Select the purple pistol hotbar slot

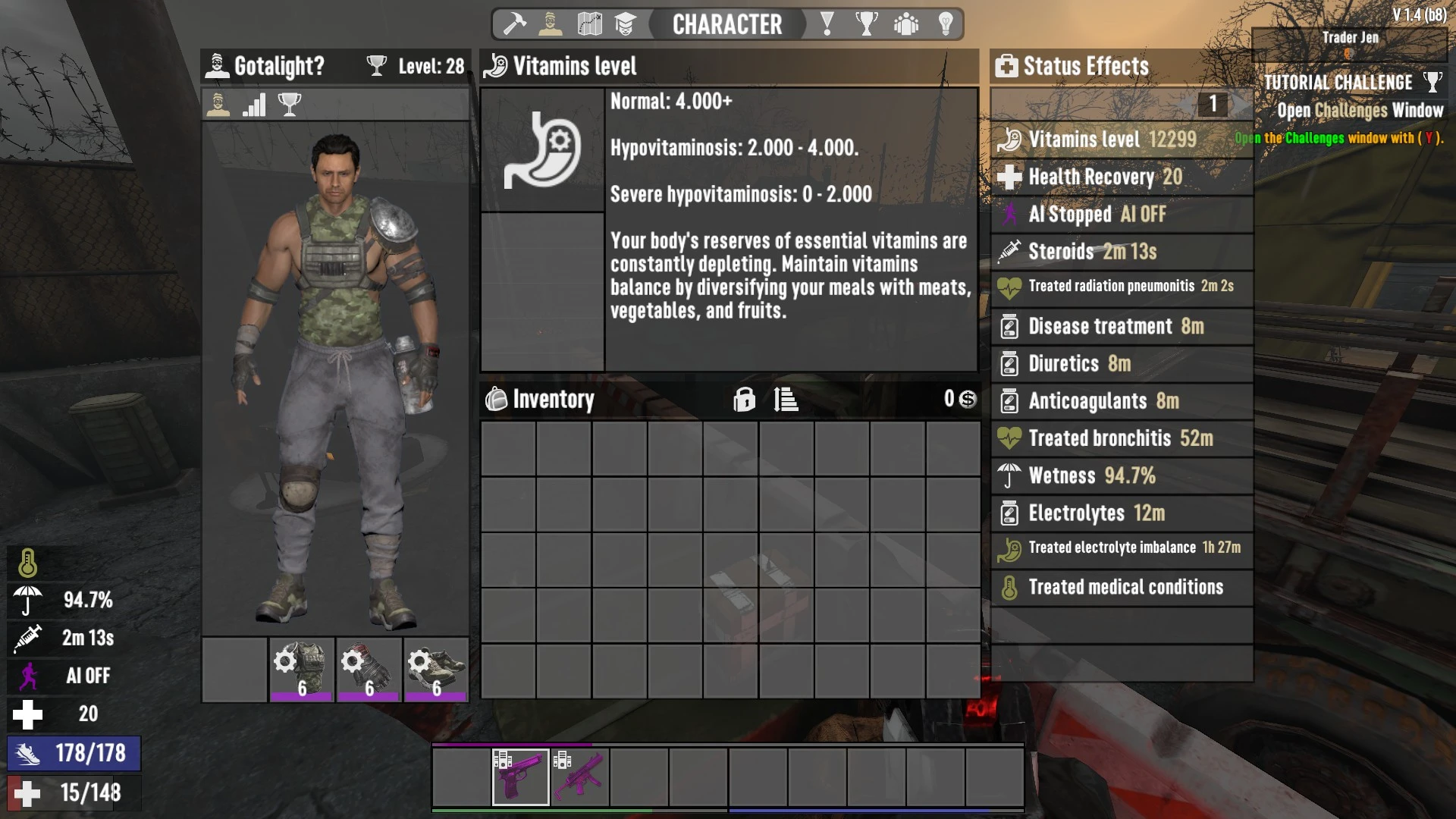coord(520,777)
